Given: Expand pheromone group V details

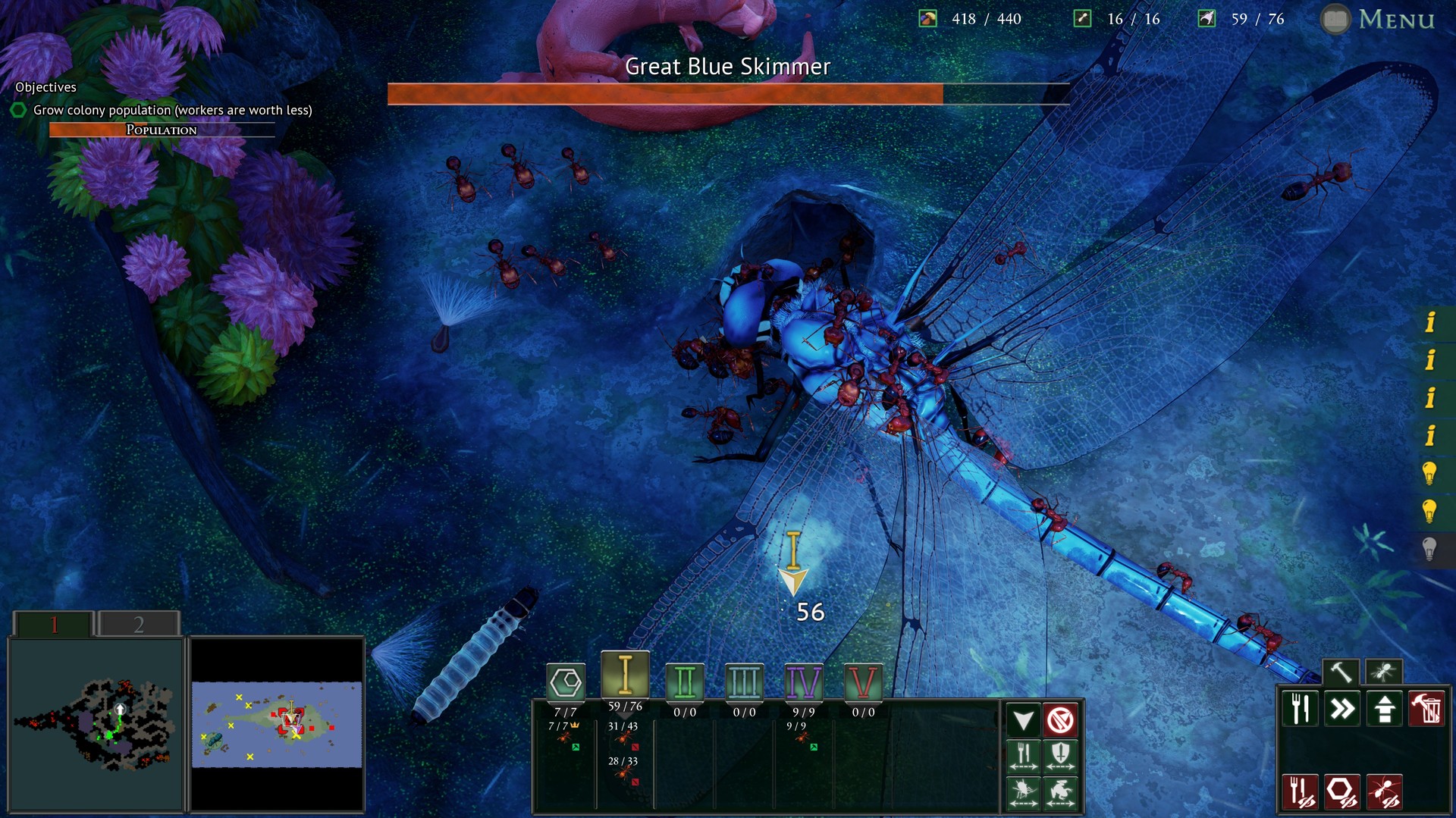Looking at the screenshot, I should point(864,682).
